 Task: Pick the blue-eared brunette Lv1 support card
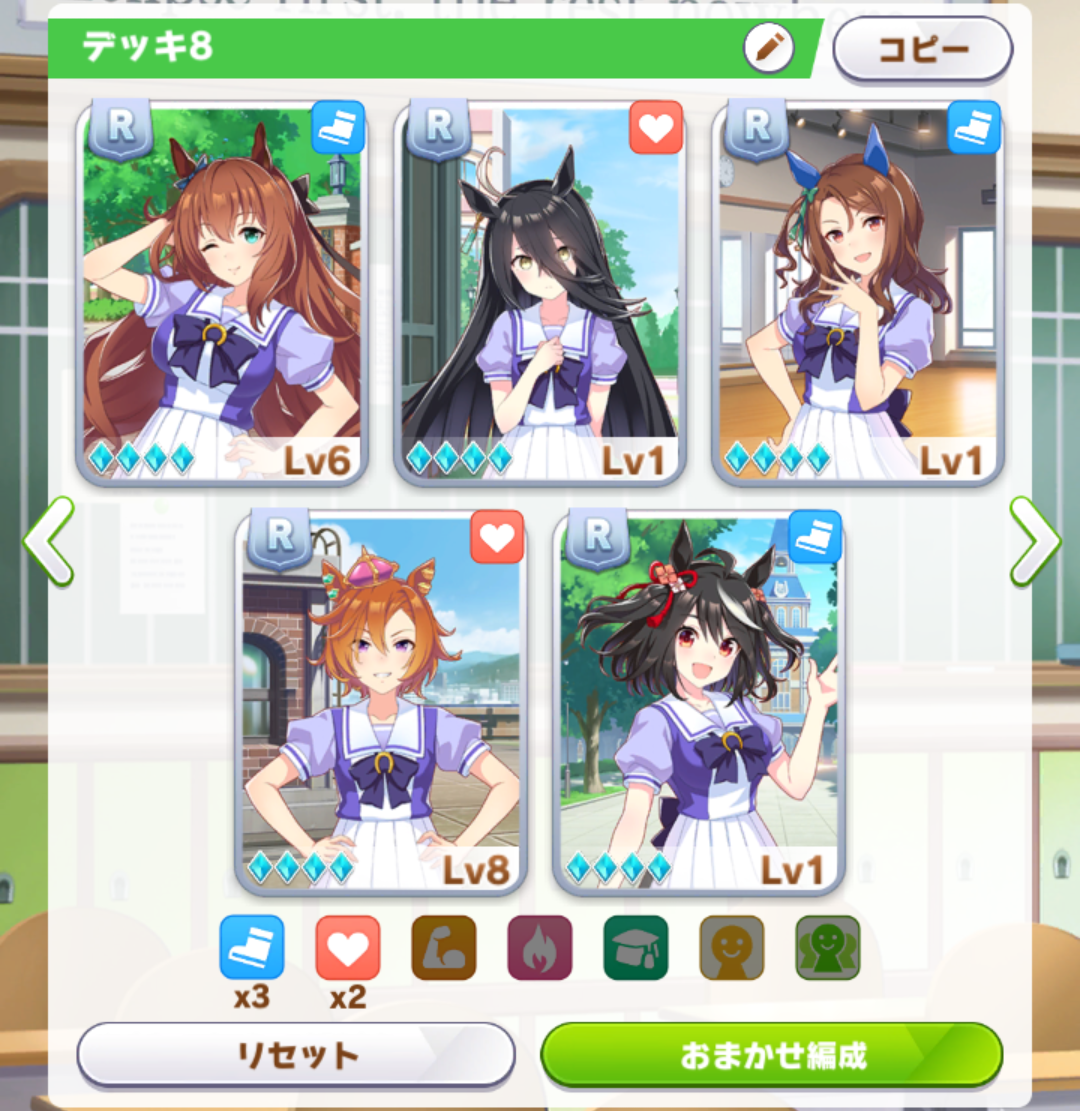(858, 292)
